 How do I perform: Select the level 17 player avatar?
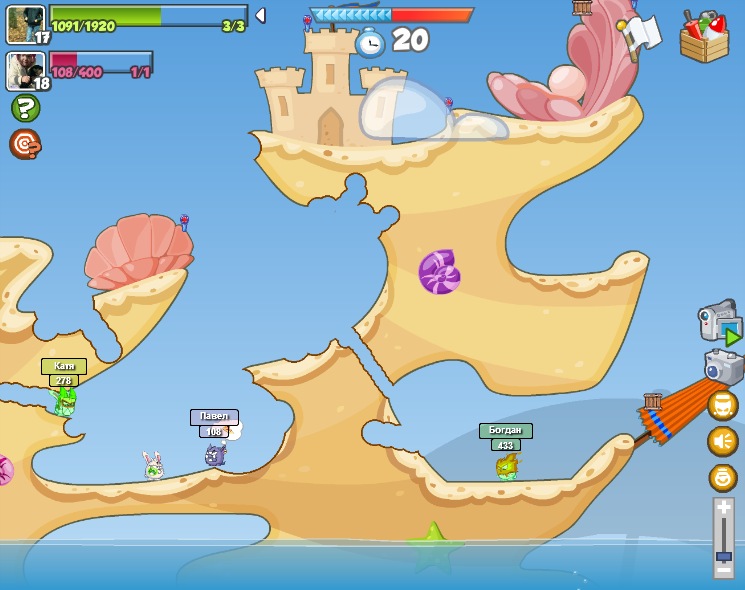tap(25, 24)
